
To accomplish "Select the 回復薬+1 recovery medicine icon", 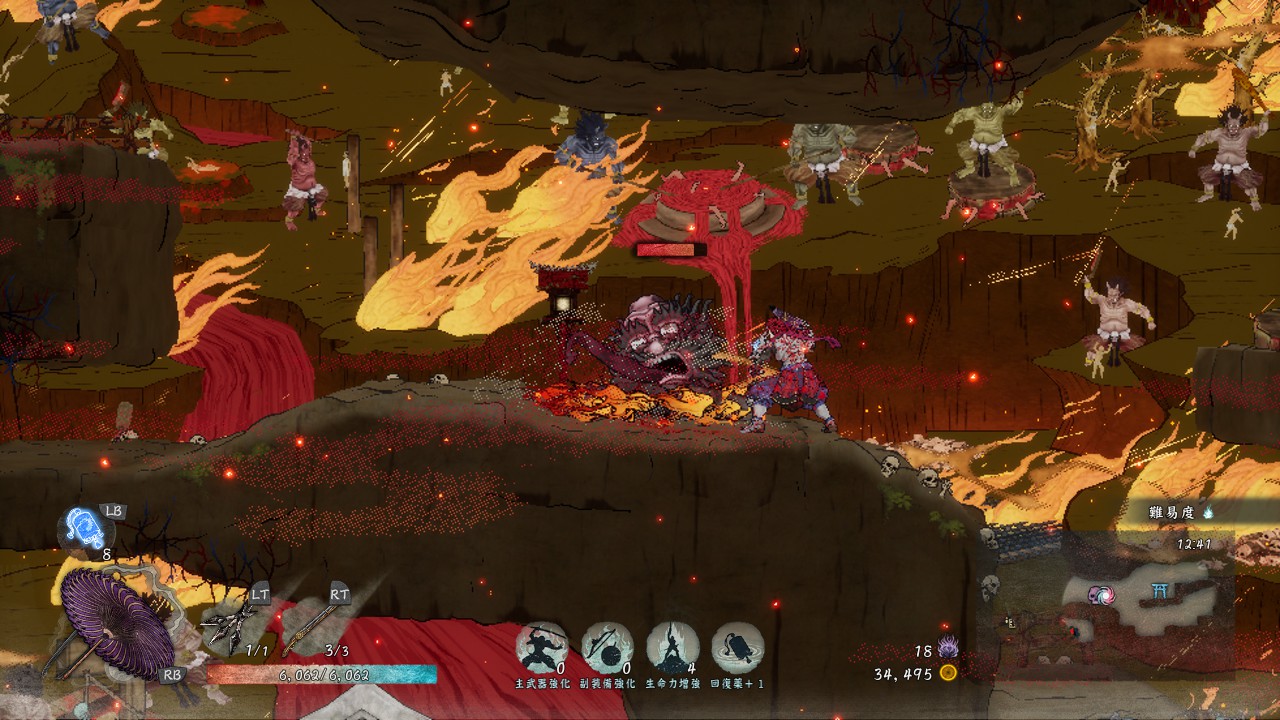I will (738, 648).
